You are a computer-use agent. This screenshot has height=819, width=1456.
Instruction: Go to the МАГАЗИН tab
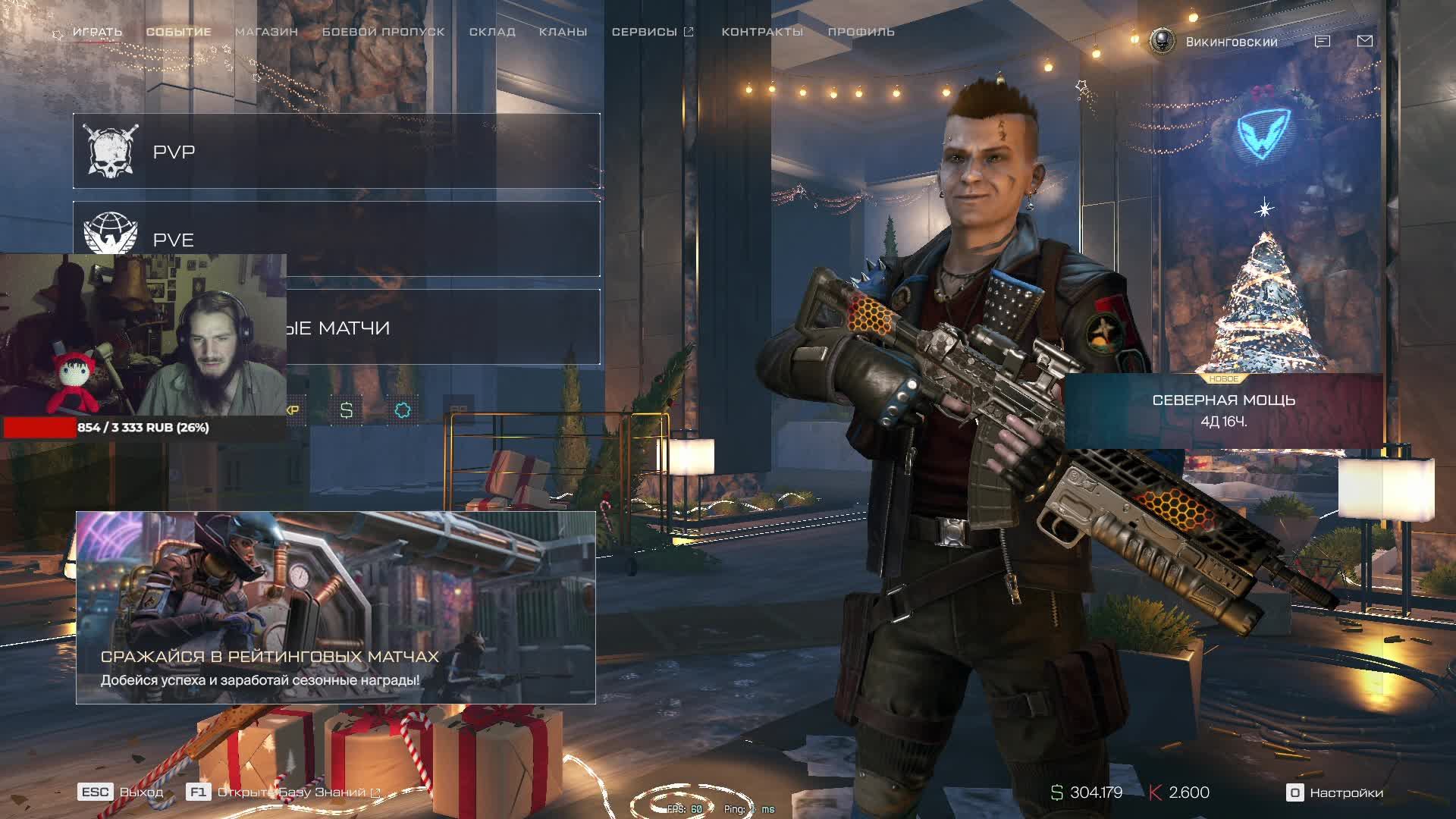[266, 32]
